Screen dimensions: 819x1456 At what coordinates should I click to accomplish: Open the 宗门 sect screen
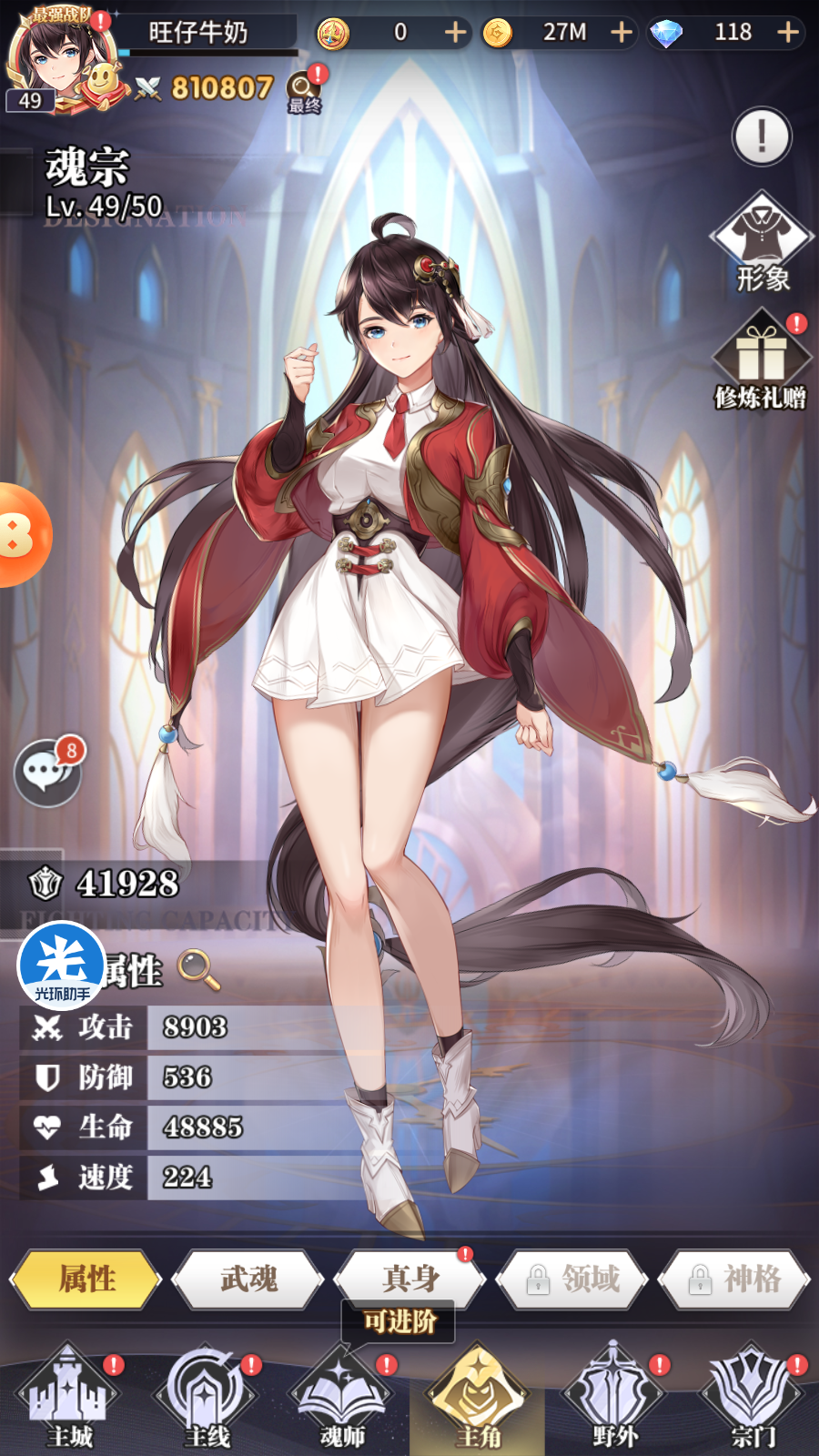[753, 1397]
